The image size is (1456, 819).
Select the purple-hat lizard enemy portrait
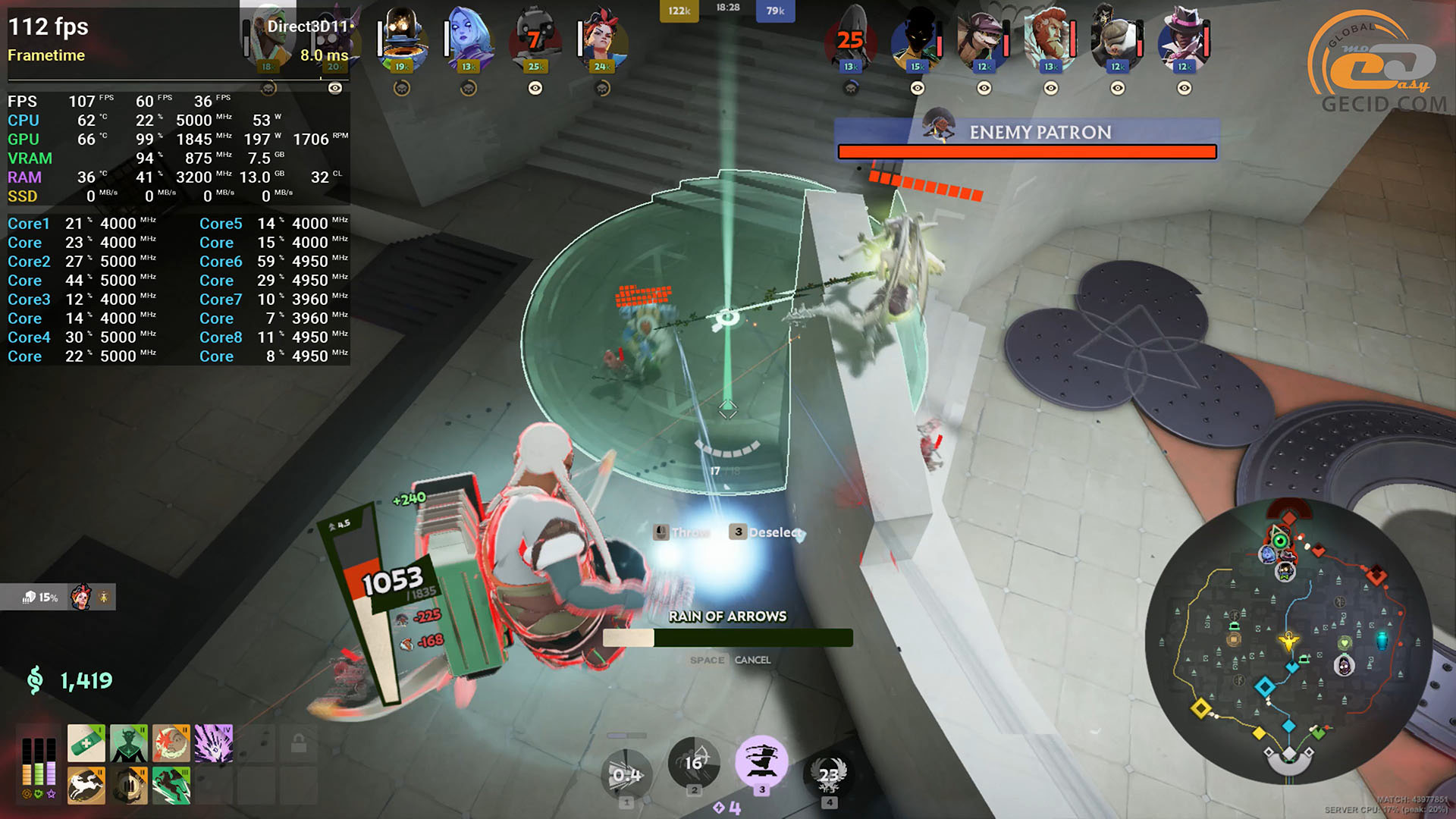pyautogui.click(x=983, y=36)
